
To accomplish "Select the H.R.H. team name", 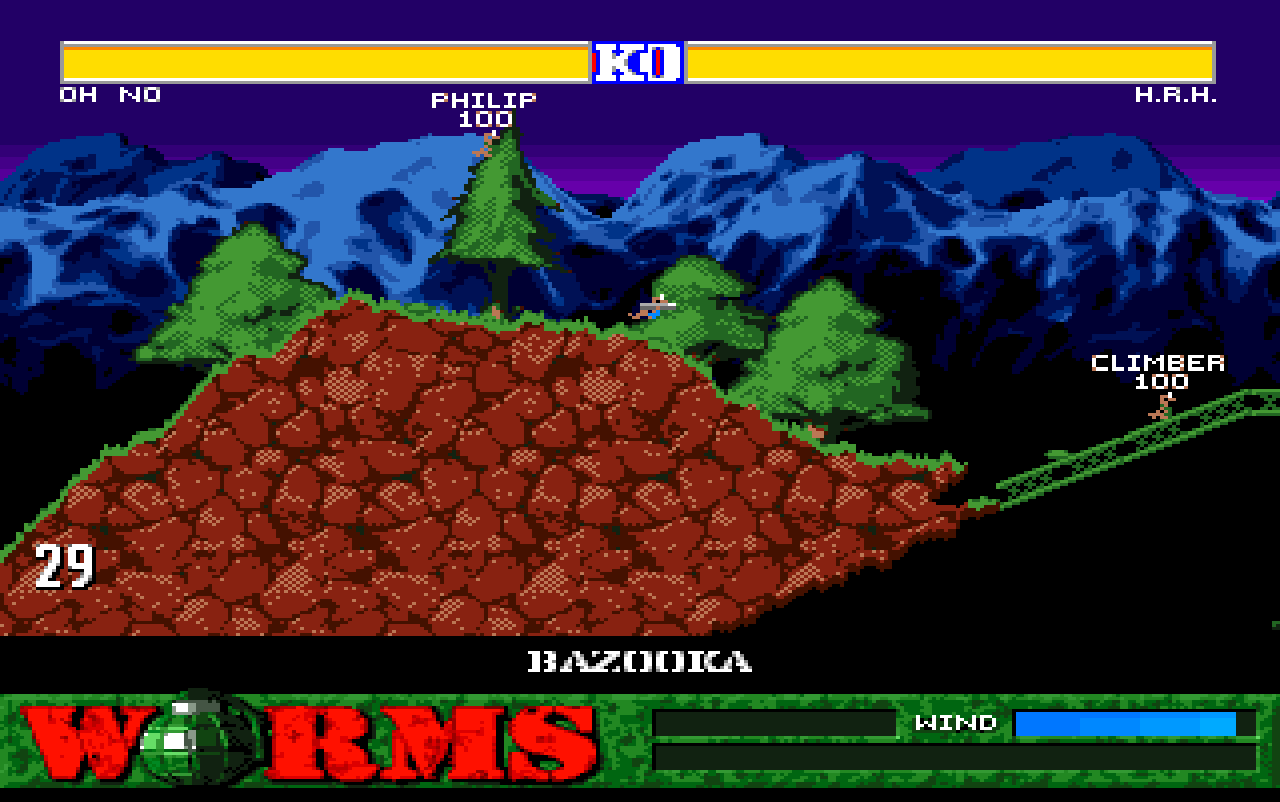I will pyautogui.click(x=1177, y=94).
